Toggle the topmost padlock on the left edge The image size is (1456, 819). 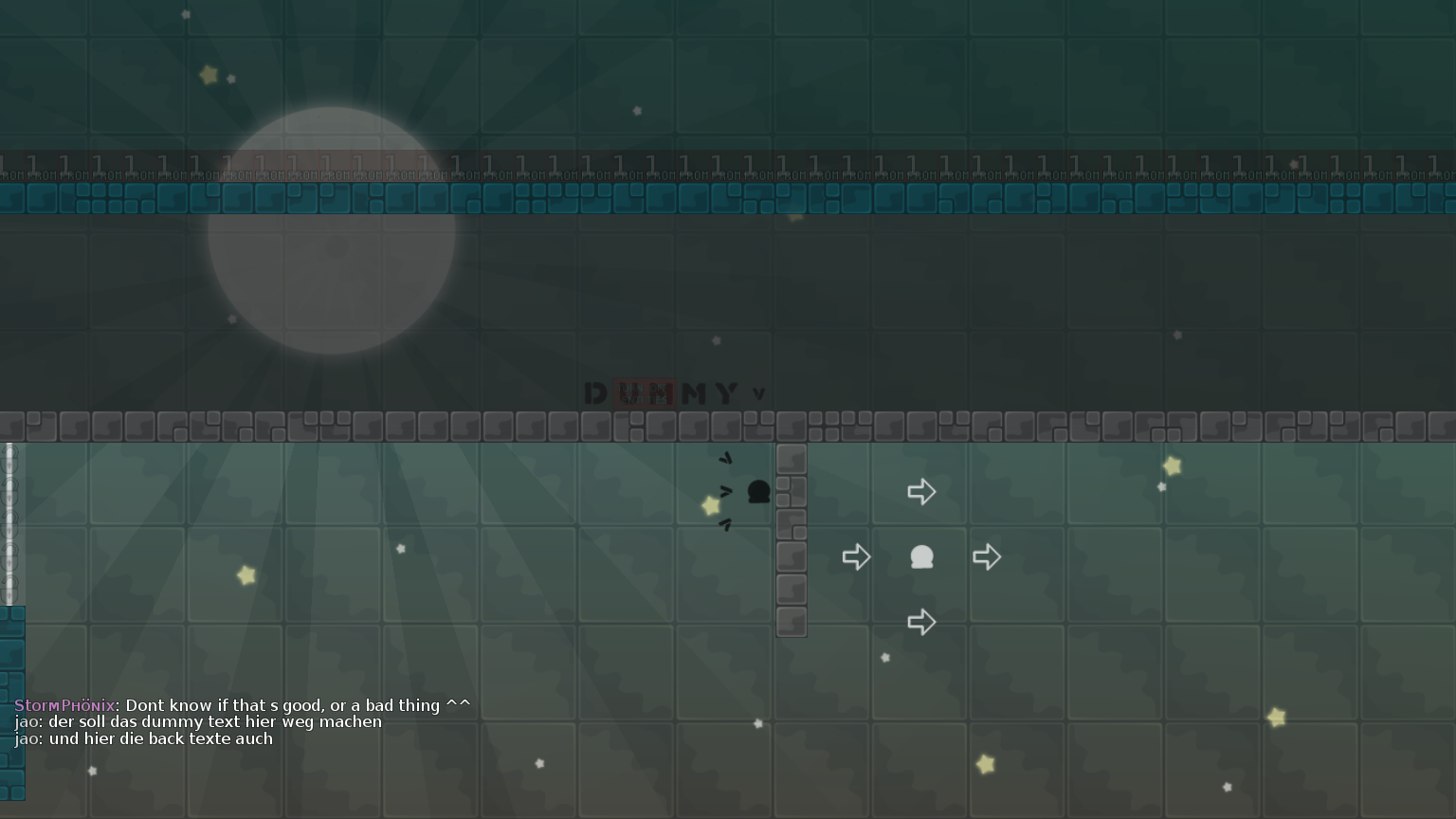(9, 460)
